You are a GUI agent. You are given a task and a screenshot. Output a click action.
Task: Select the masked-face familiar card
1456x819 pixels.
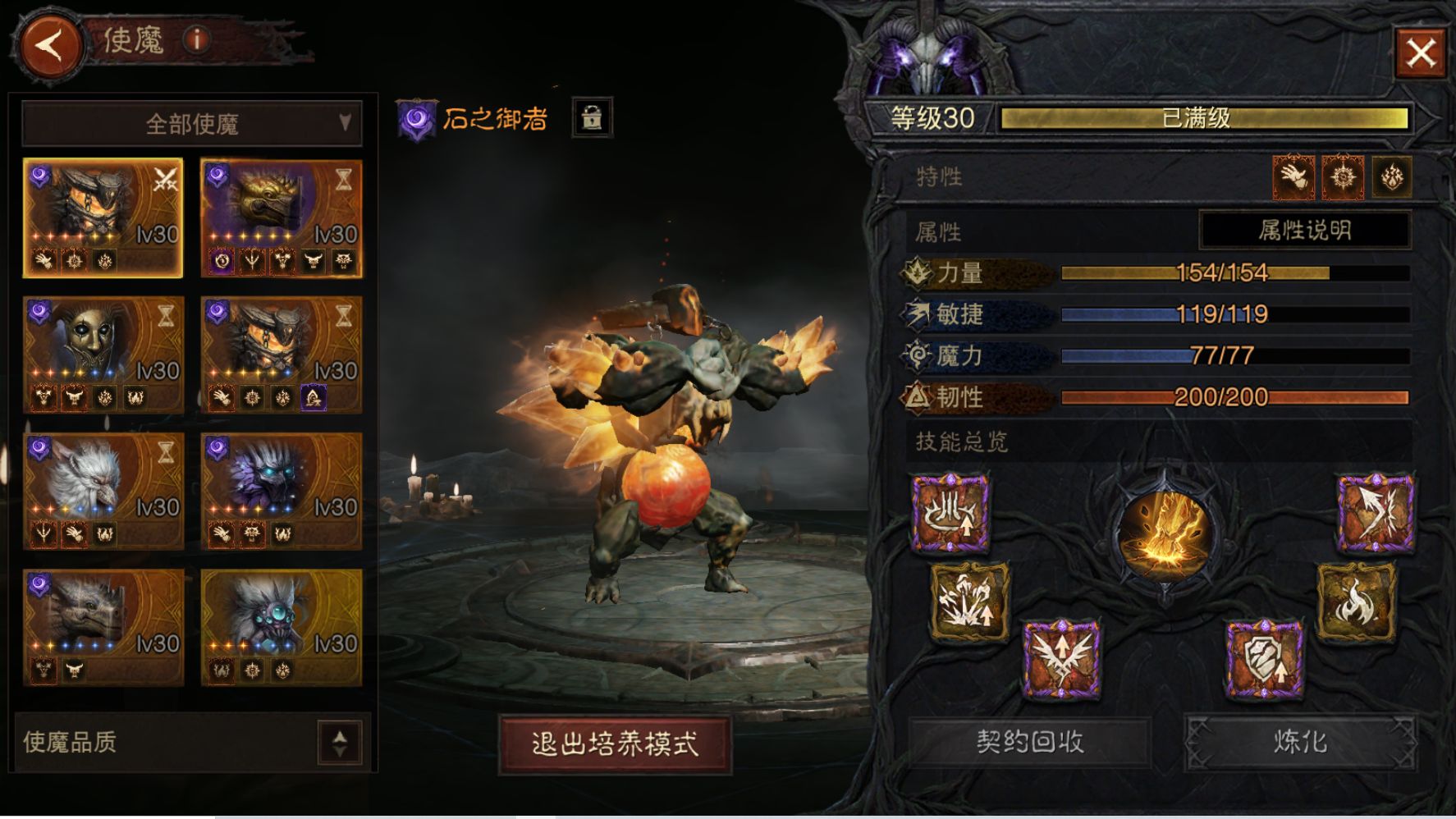(103, 355)
